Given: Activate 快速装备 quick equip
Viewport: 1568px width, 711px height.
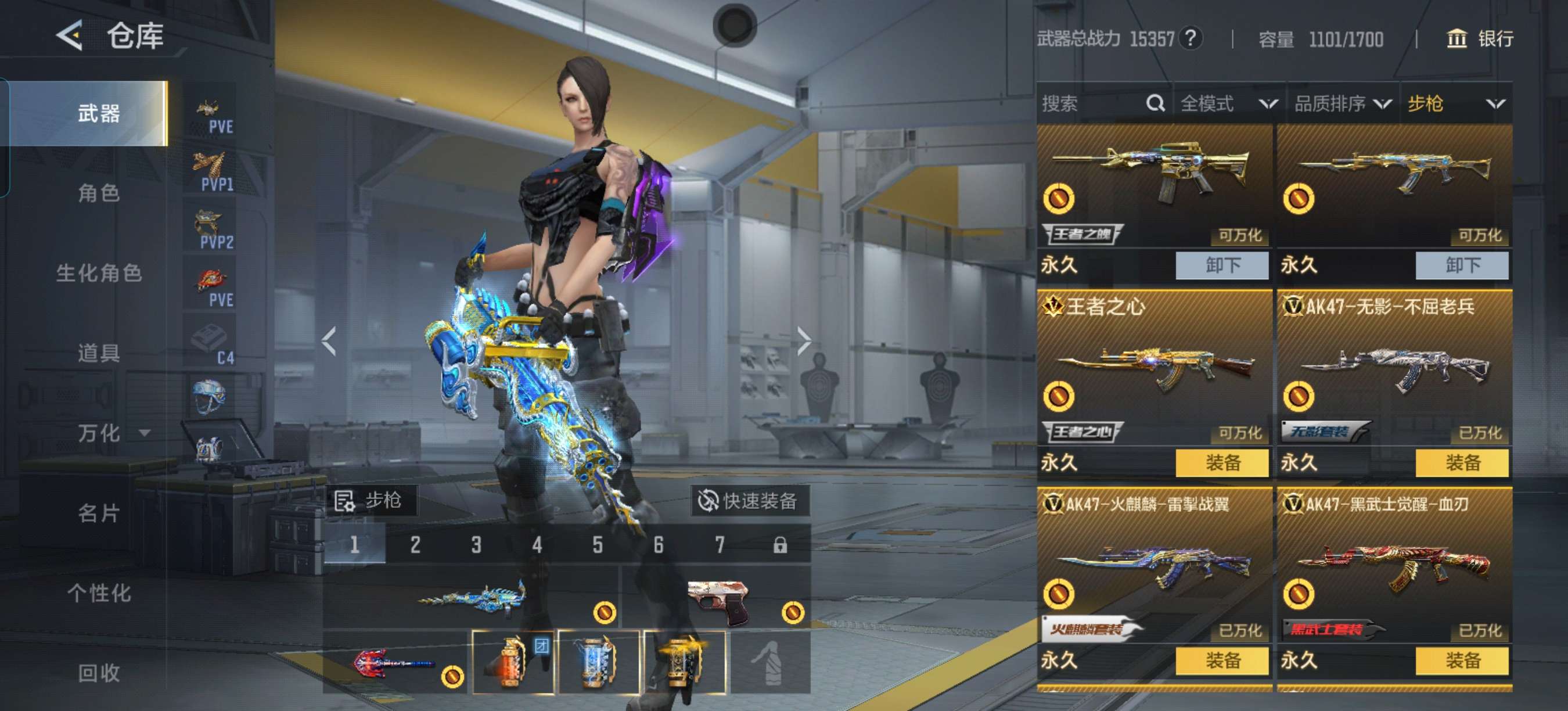Looking at the screenshot, I should point(749,501).
